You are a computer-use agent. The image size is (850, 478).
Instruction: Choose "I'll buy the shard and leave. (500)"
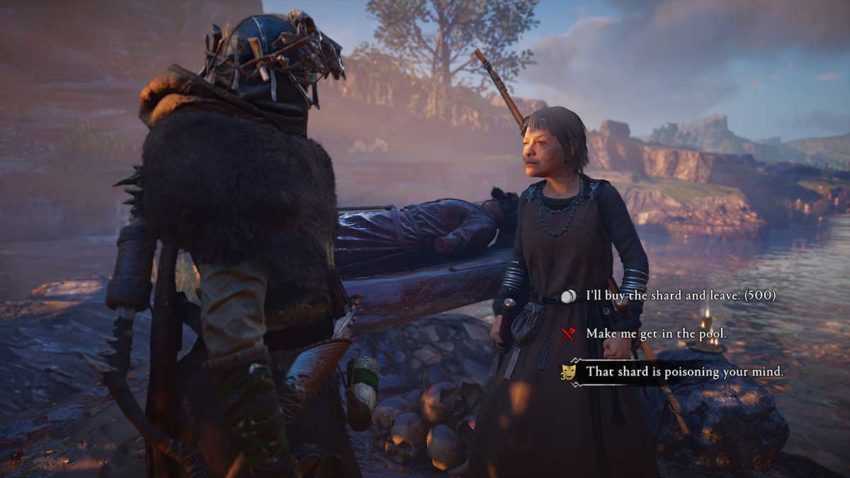point(680,296)
